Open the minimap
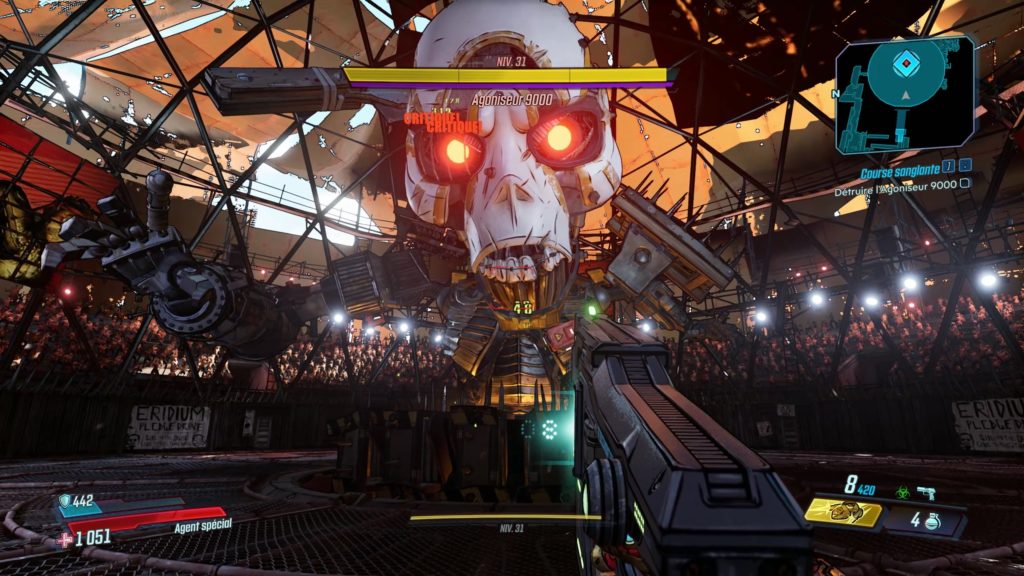1024x576 pixels. (904, 92)
